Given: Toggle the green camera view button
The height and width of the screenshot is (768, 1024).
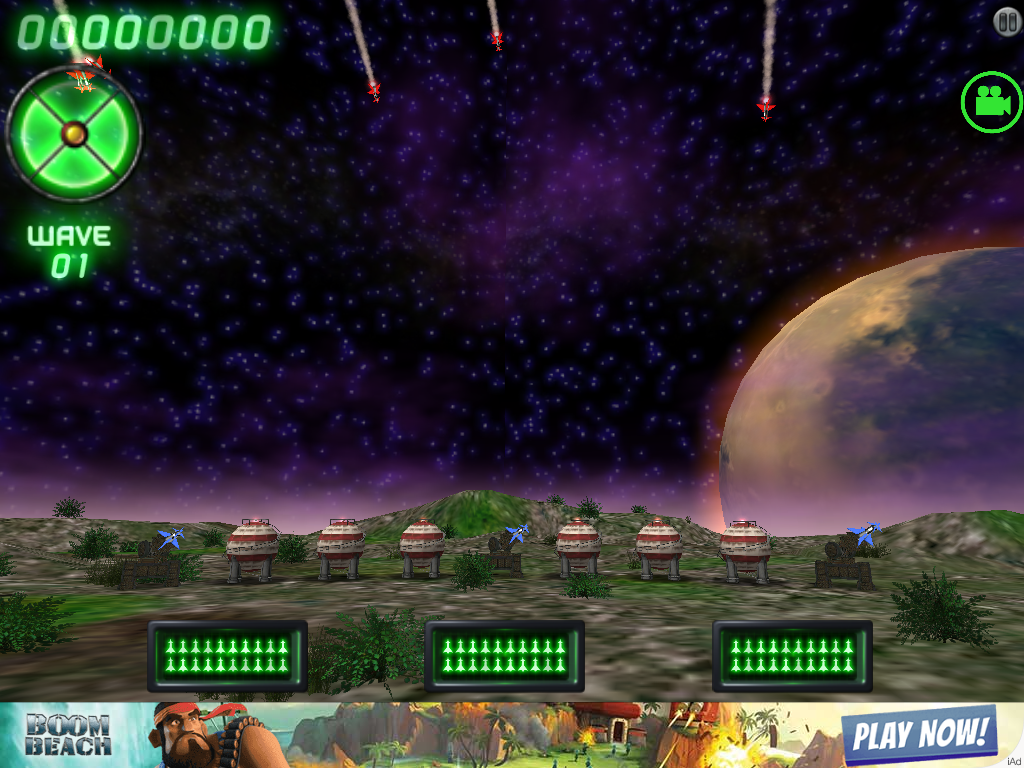Looking at the screenshot, I should (x=991, y=102).
